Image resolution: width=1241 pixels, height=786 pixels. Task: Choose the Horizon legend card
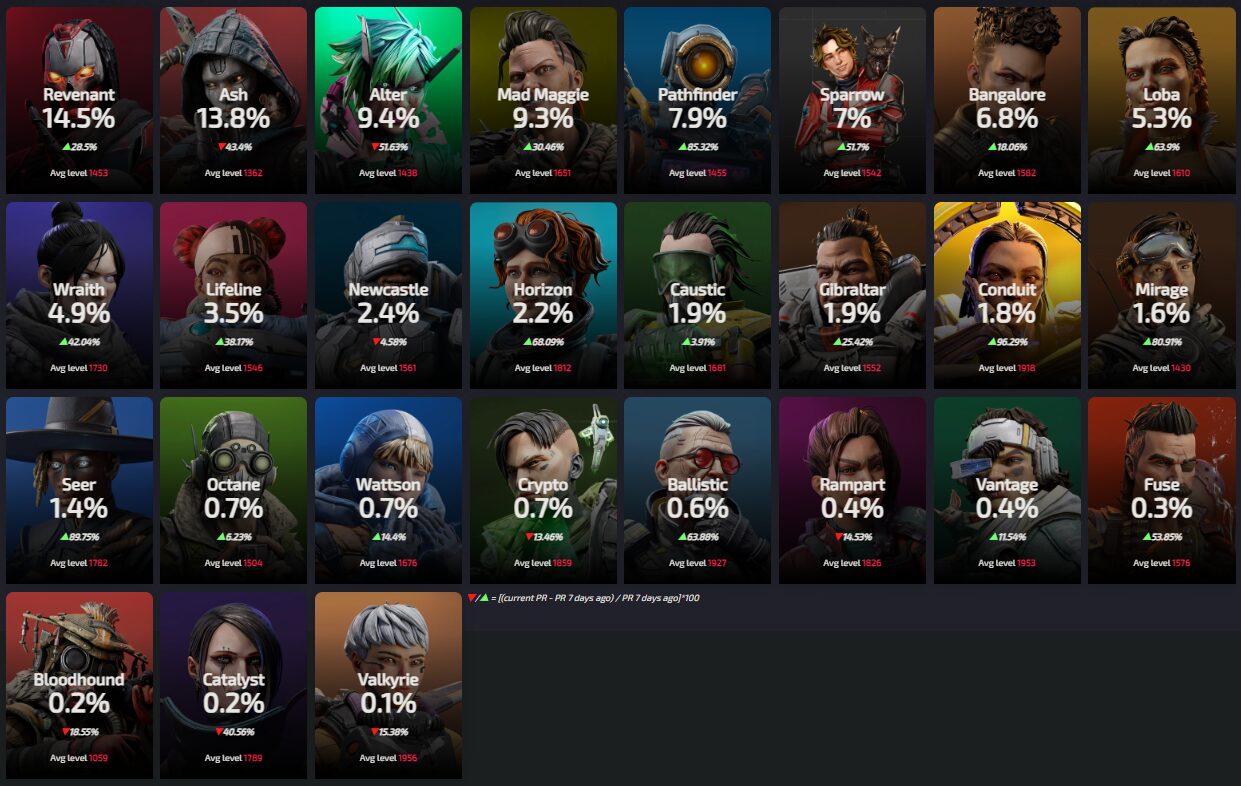click(x=543, y=295)
